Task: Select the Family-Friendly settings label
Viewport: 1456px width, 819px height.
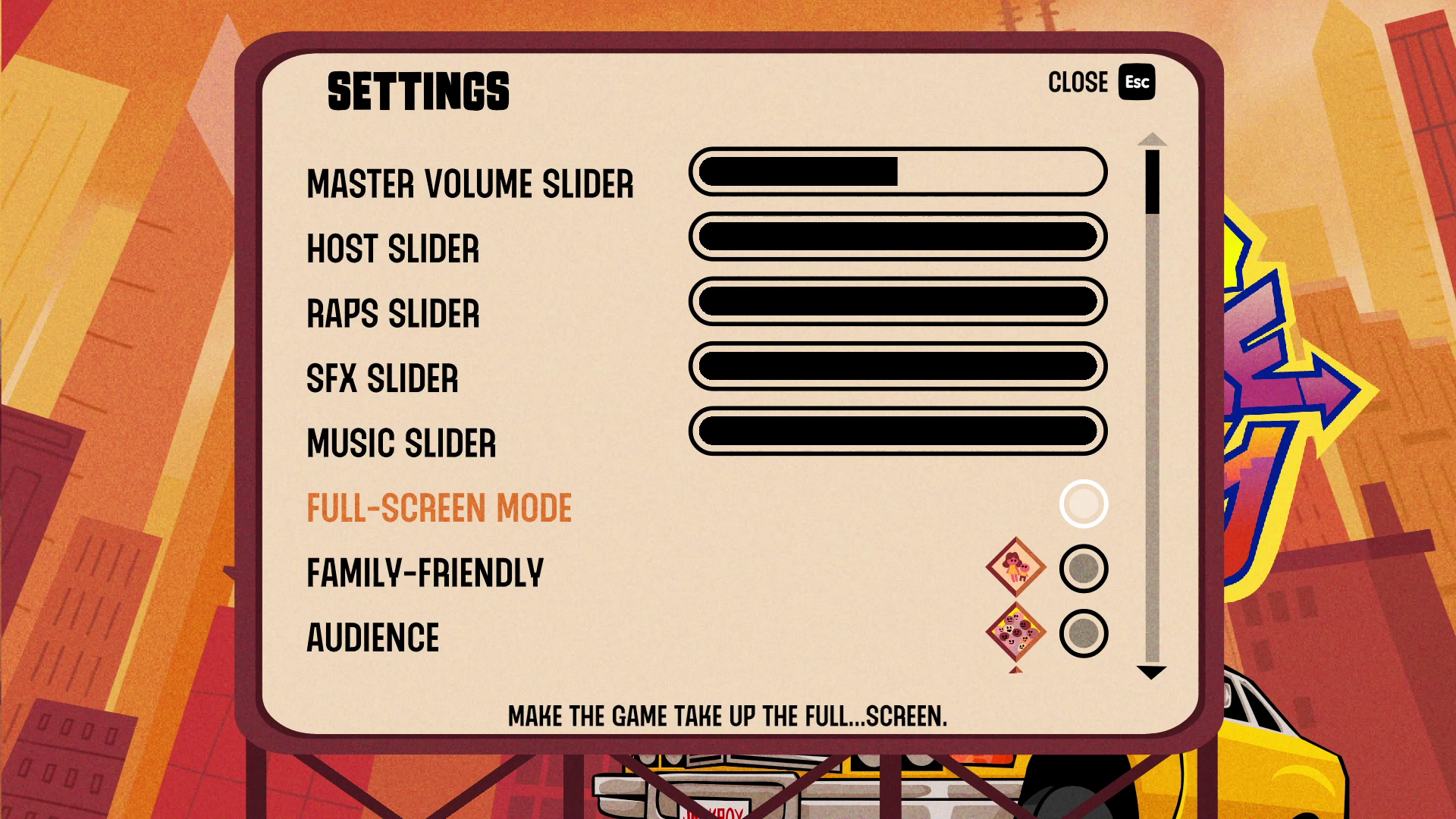Action: pyautogui.click(x=425, y=573)
